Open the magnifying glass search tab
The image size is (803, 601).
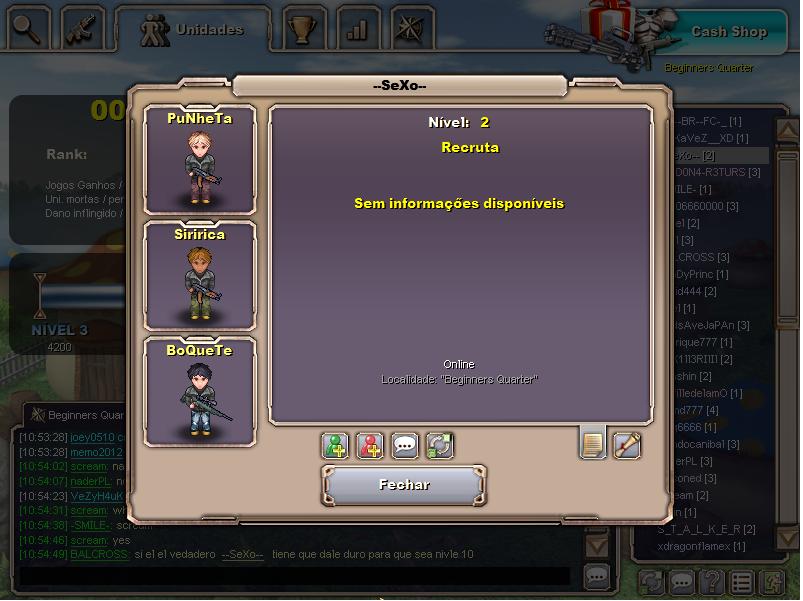coord(29,29)
